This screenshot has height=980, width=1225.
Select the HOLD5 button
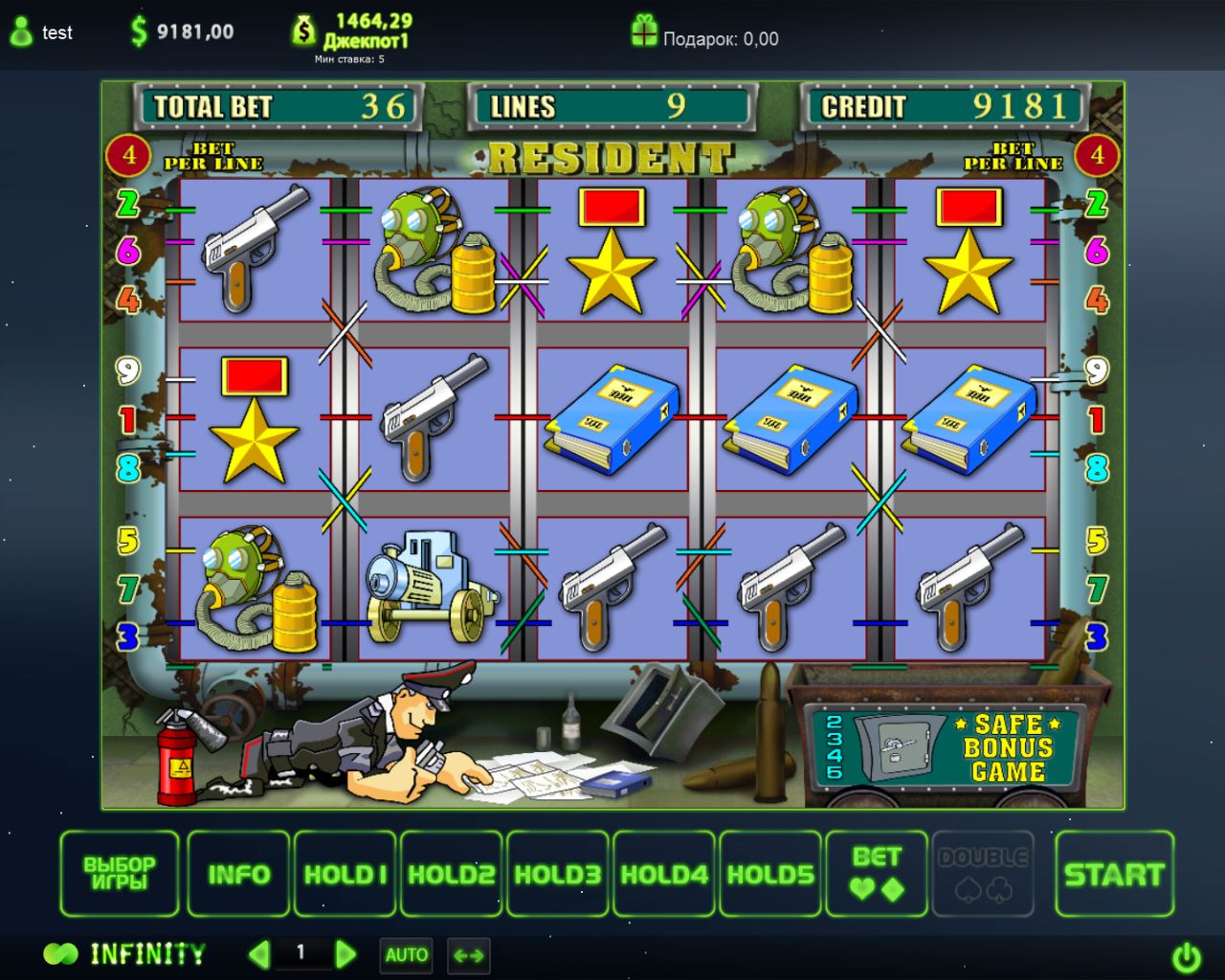770,874
